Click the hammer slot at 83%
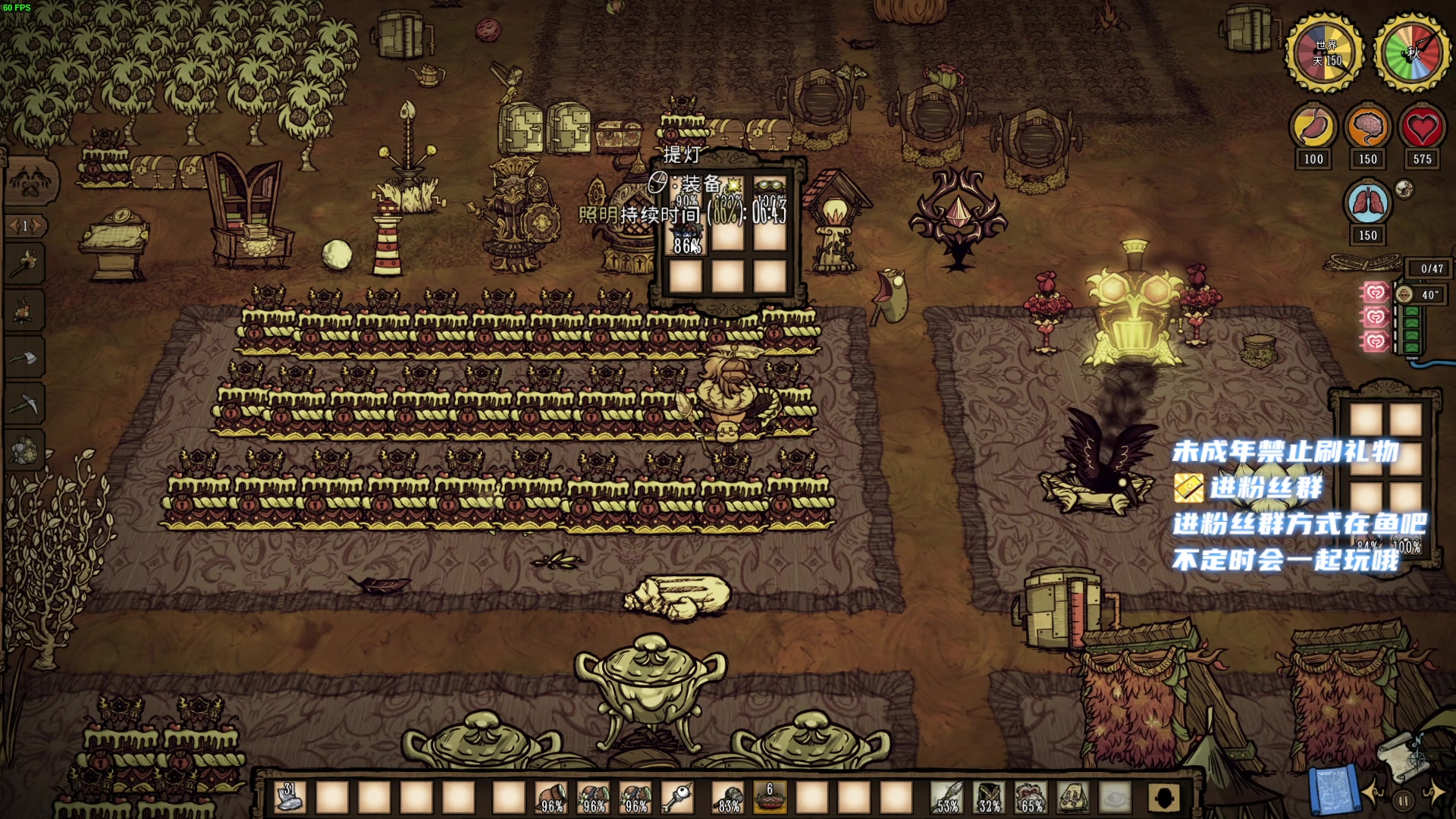Viewport: 1456px width, 819px height. [x=728, y=798]
